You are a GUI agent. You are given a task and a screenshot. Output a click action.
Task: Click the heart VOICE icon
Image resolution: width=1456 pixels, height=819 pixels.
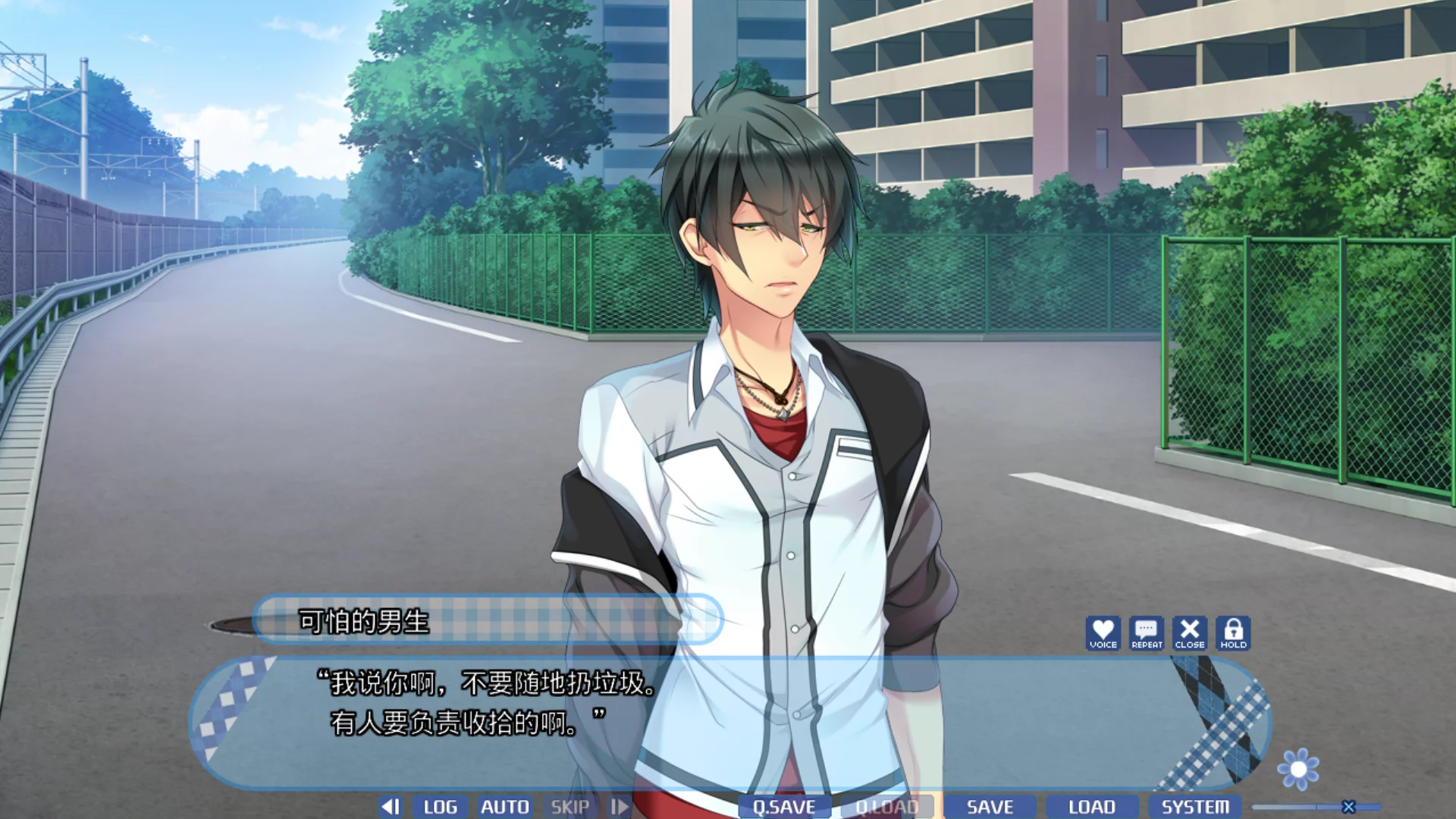[x=1103, y=633]
